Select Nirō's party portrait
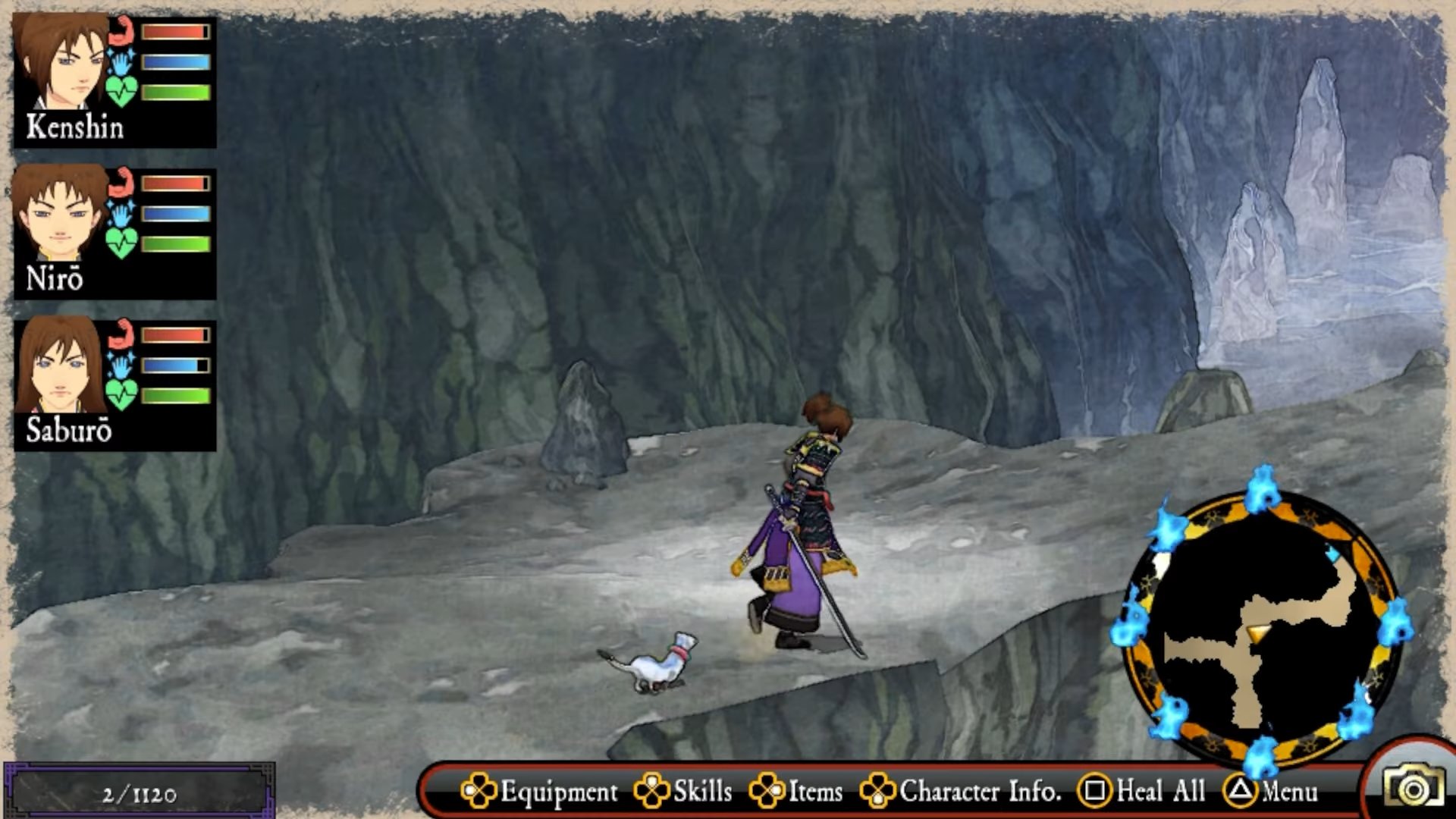1456x819 pixels. coord(61,215)
